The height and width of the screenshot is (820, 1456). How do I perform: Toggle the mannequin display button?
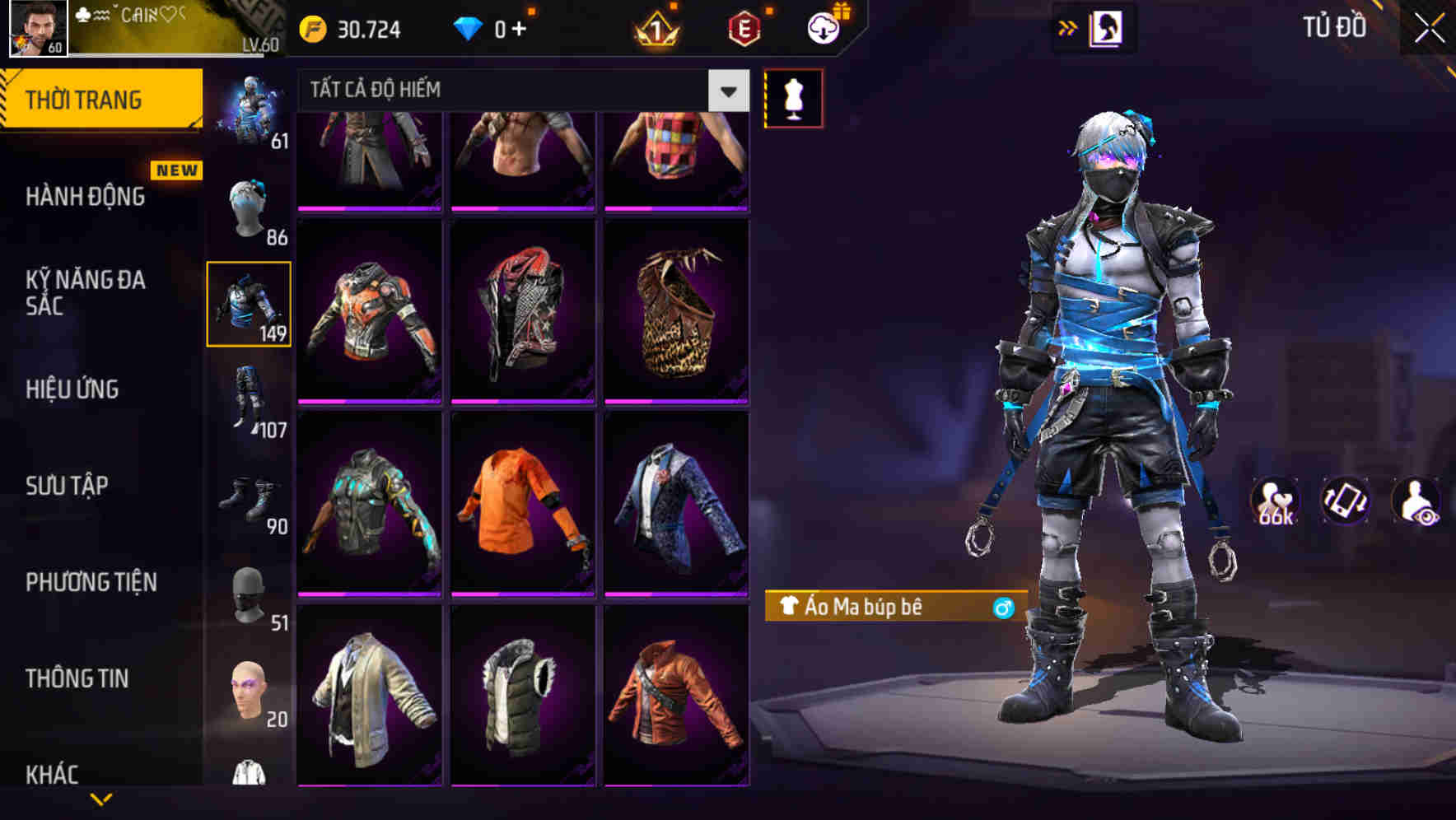click(793, 98)
